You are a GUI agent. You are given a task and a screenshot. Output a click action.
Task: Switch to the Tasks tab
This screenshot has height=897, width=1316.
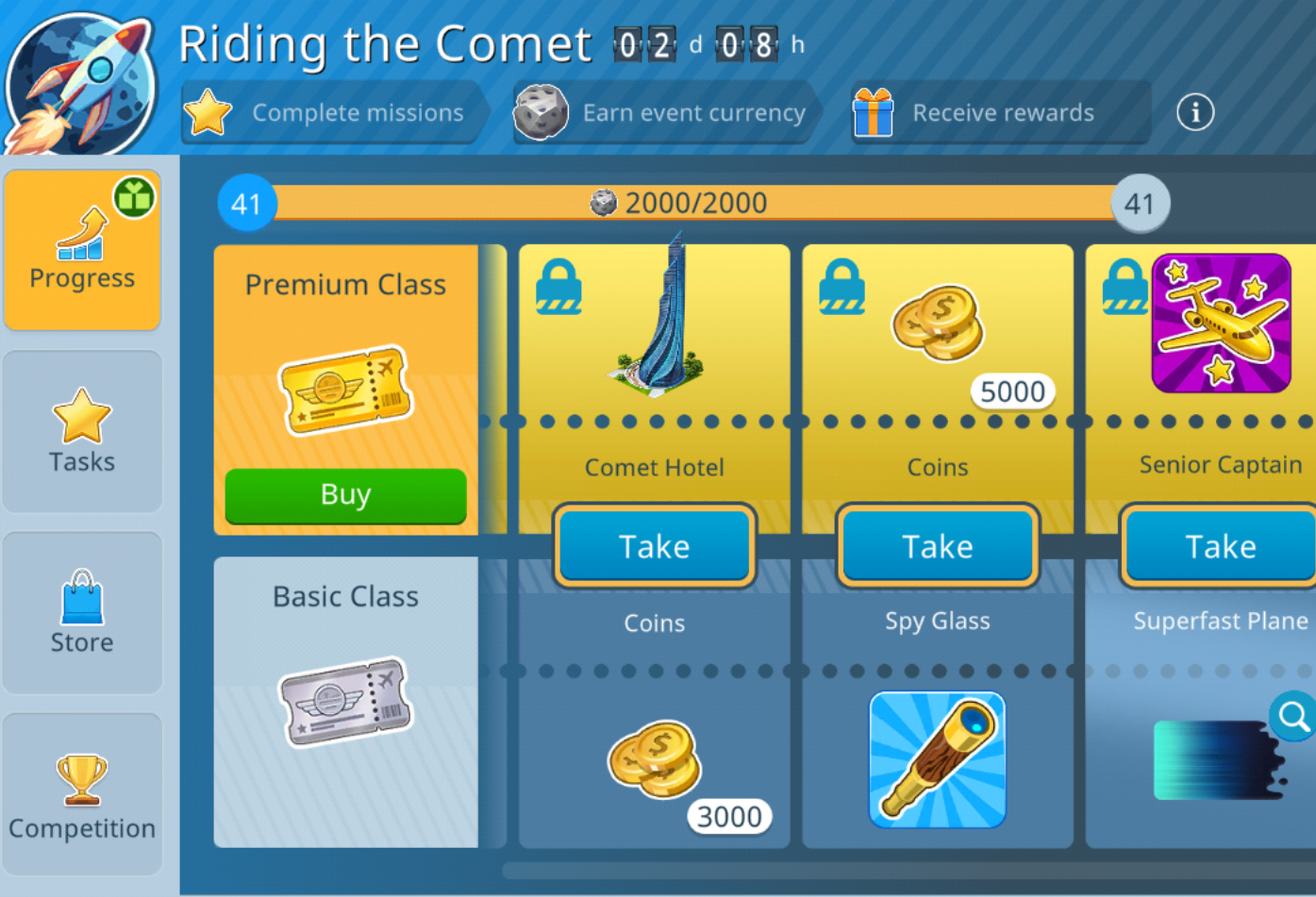click(x=82, y=432)
